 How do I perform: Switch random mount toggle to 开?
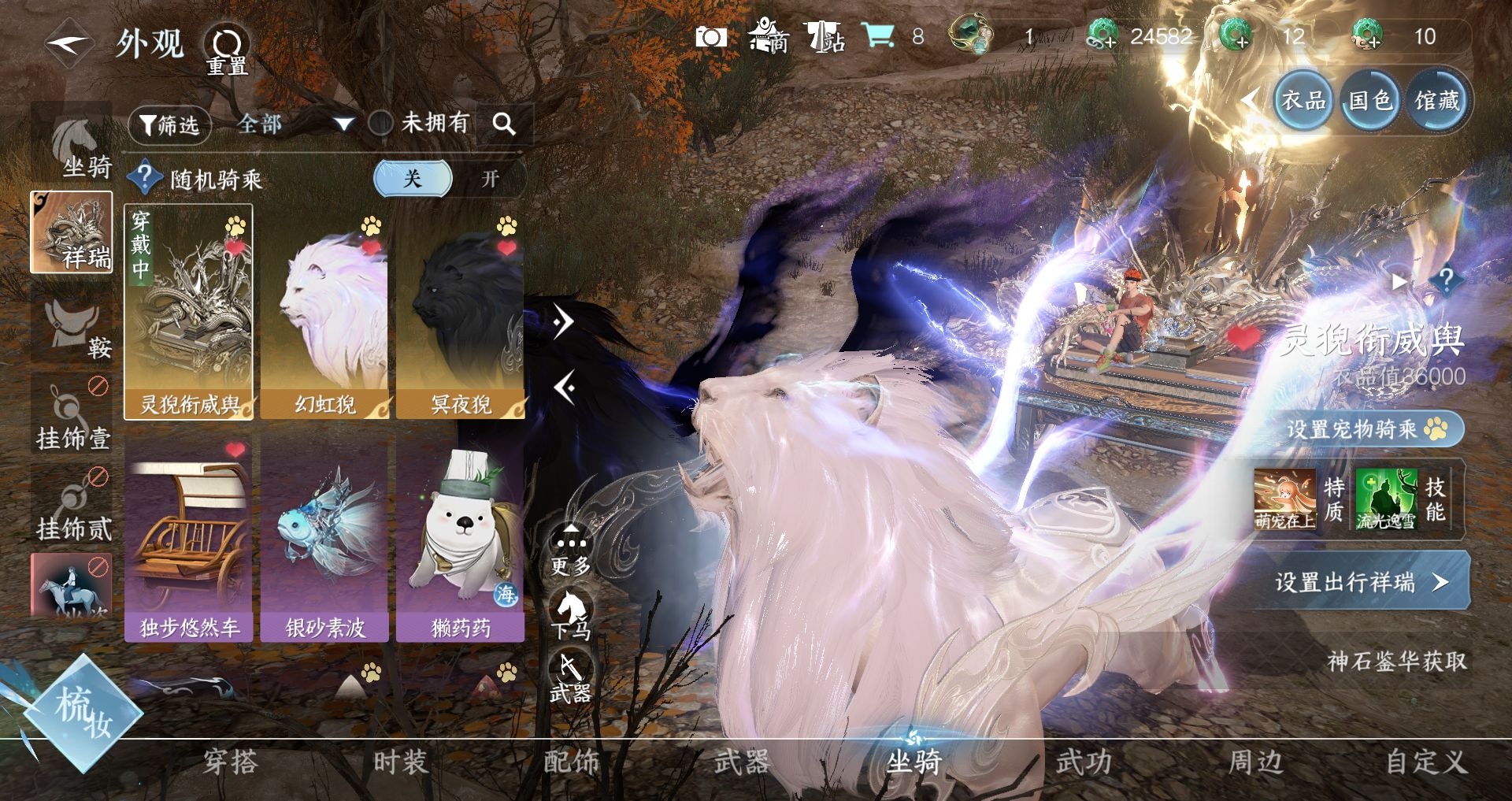[x=490, y=179]
